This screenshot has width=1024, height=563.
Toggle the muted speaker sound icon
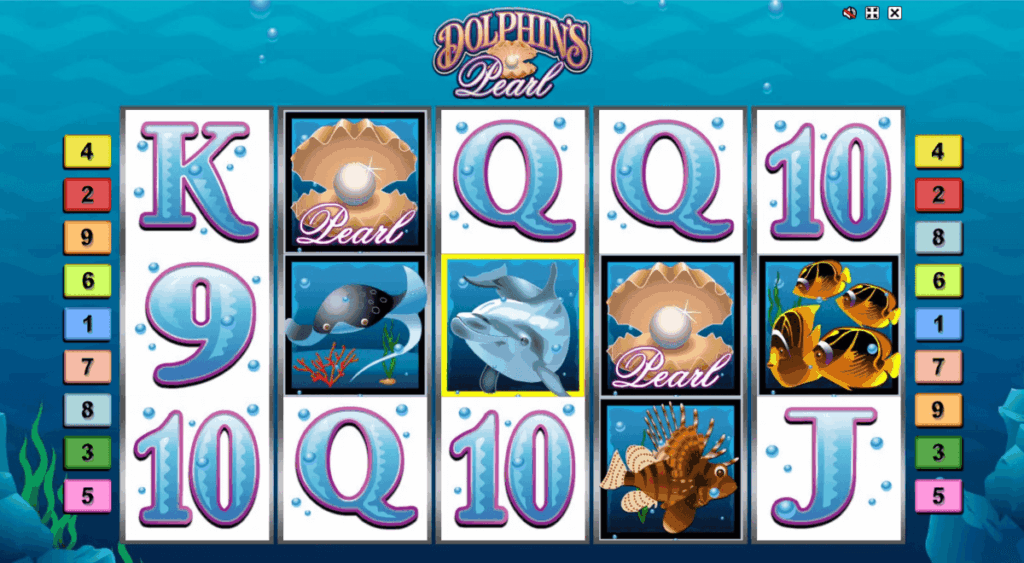point(850,13)
